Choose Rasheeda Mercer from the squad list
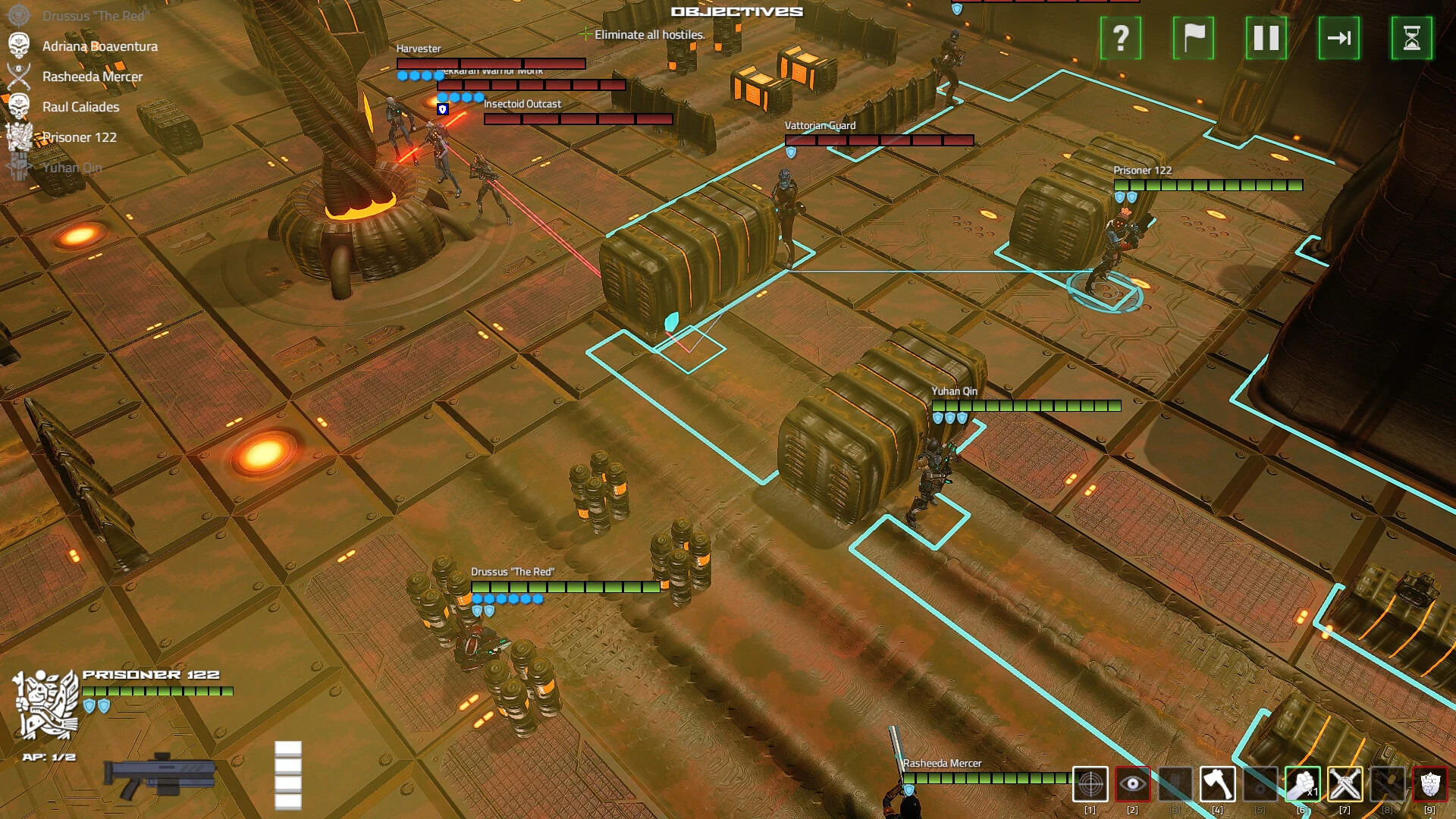This screenshot has width=1456, height=819. [92, 77]
